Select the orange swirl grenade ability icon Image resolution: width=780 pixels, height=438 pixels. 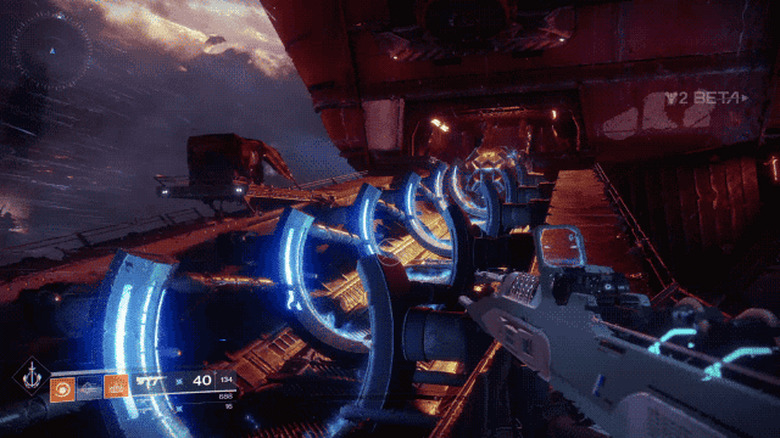click(62, 386)
